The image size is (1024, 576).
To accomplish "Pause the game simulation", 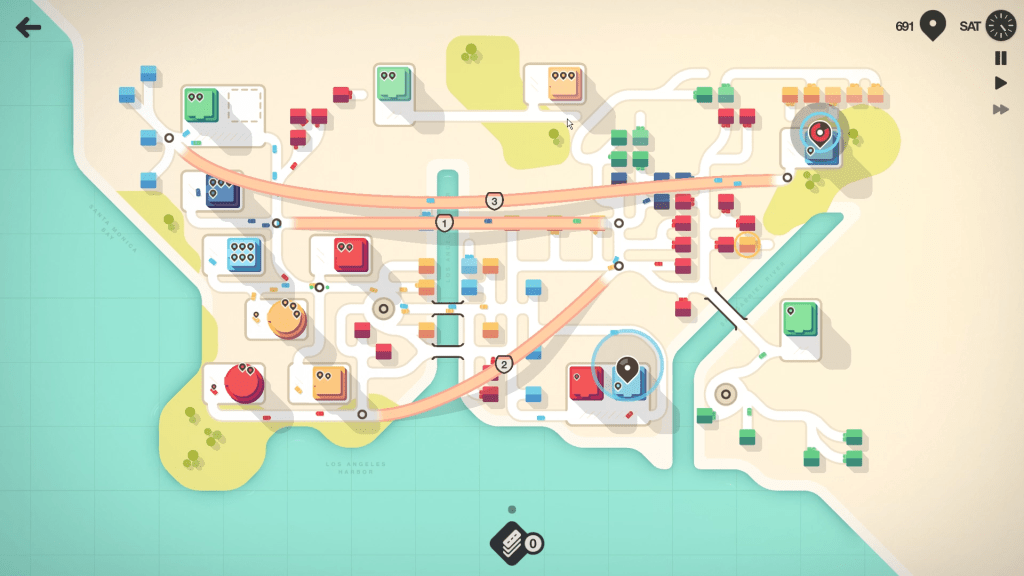I will 1000,59.
